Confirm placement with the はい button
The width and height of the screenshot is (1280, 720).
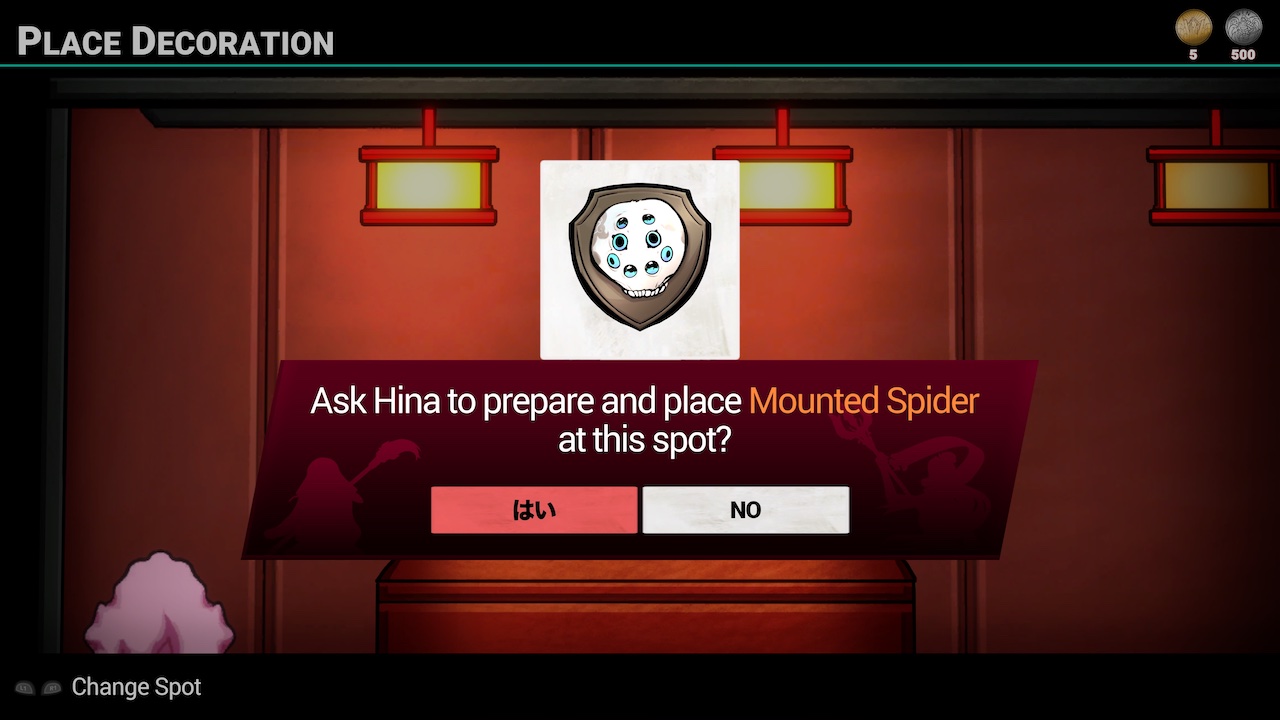click(534, 509)
